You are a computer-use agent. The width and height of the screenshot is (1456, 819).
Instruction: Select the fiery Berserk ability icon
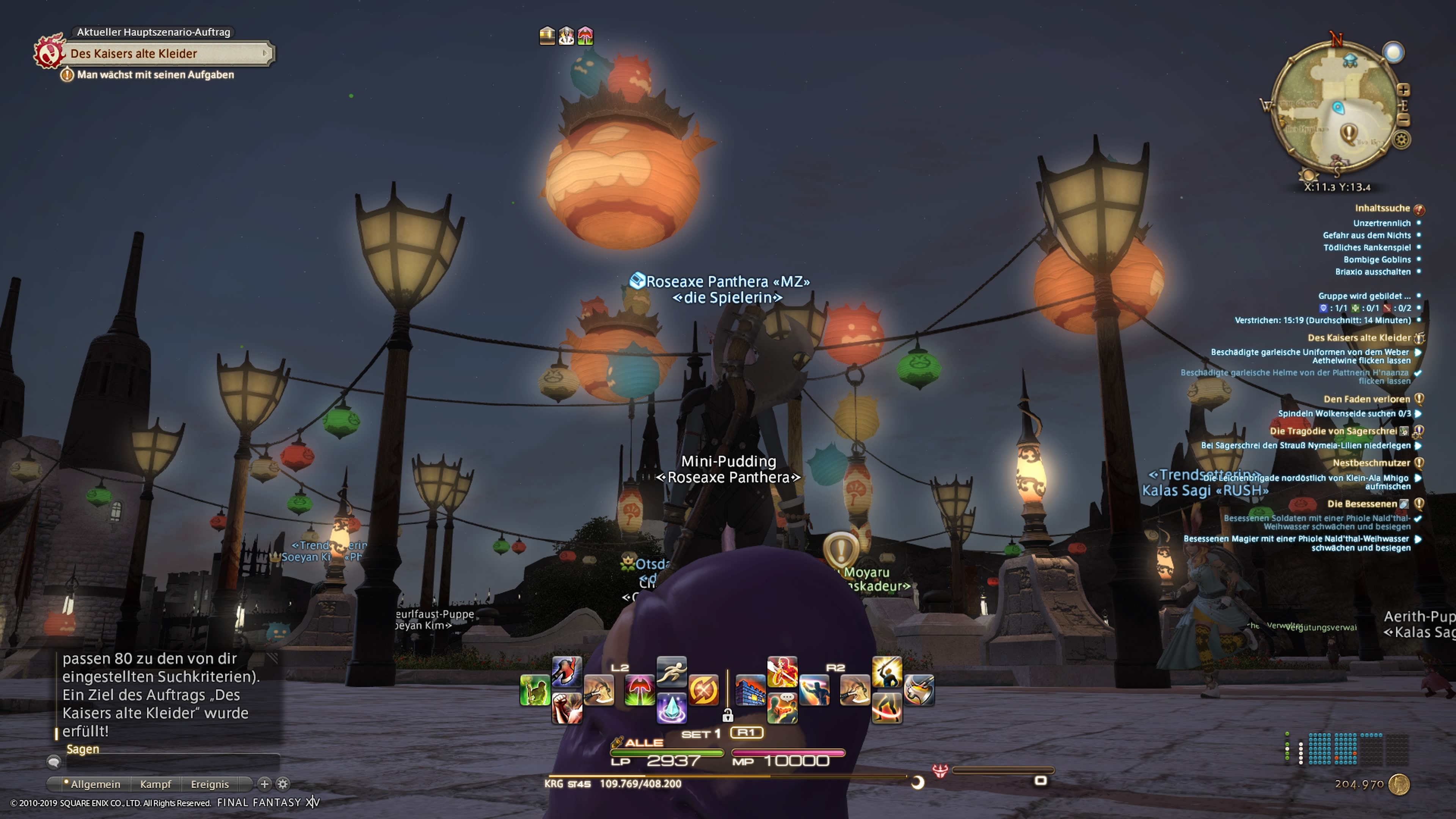pos(782,673)
